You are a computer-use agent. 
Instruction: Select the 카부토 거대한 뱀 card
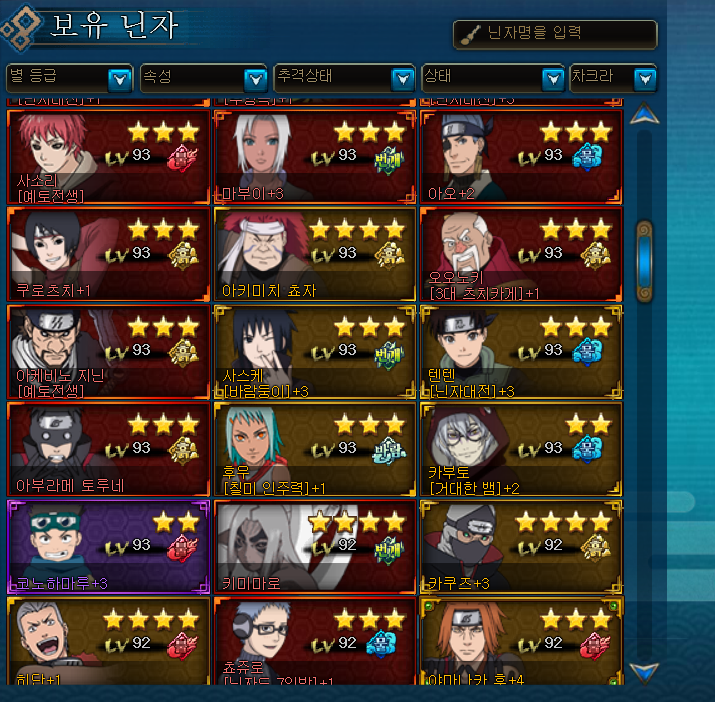point(521,450)
